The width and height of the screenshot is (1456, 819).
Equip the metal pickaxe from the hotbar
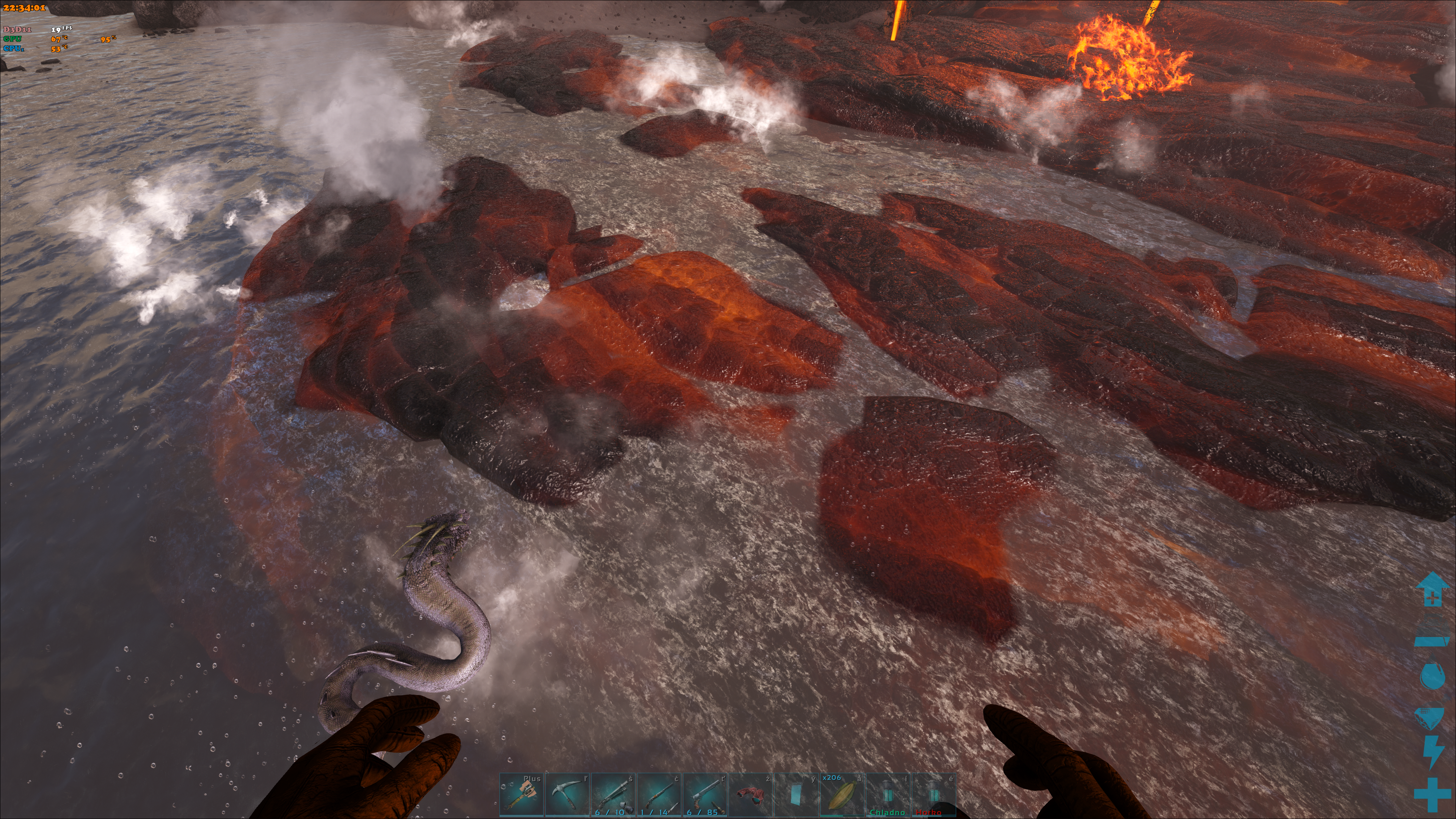pyautogui.click(x=568, y=795)
